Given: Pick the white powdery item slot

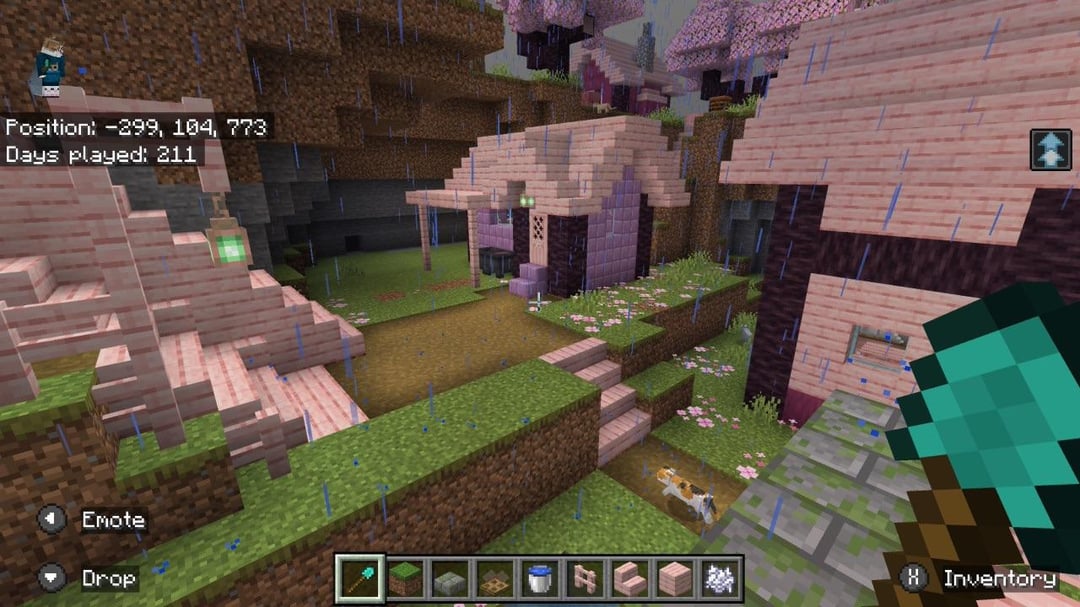Looking at the screenshot, I should click(720, 579).
